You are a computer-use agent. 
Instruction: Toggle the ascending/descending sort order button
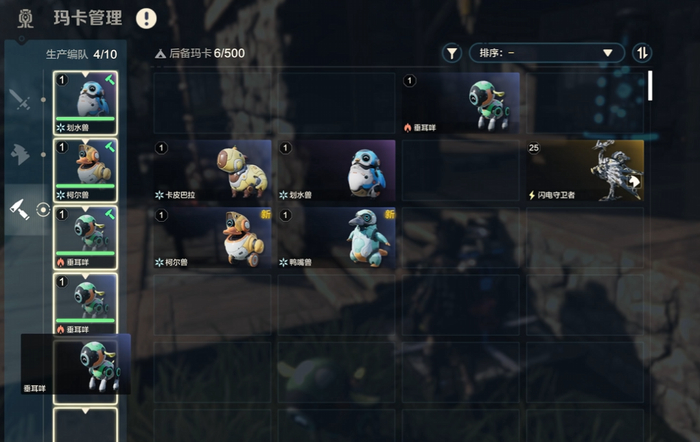(642, 53)
